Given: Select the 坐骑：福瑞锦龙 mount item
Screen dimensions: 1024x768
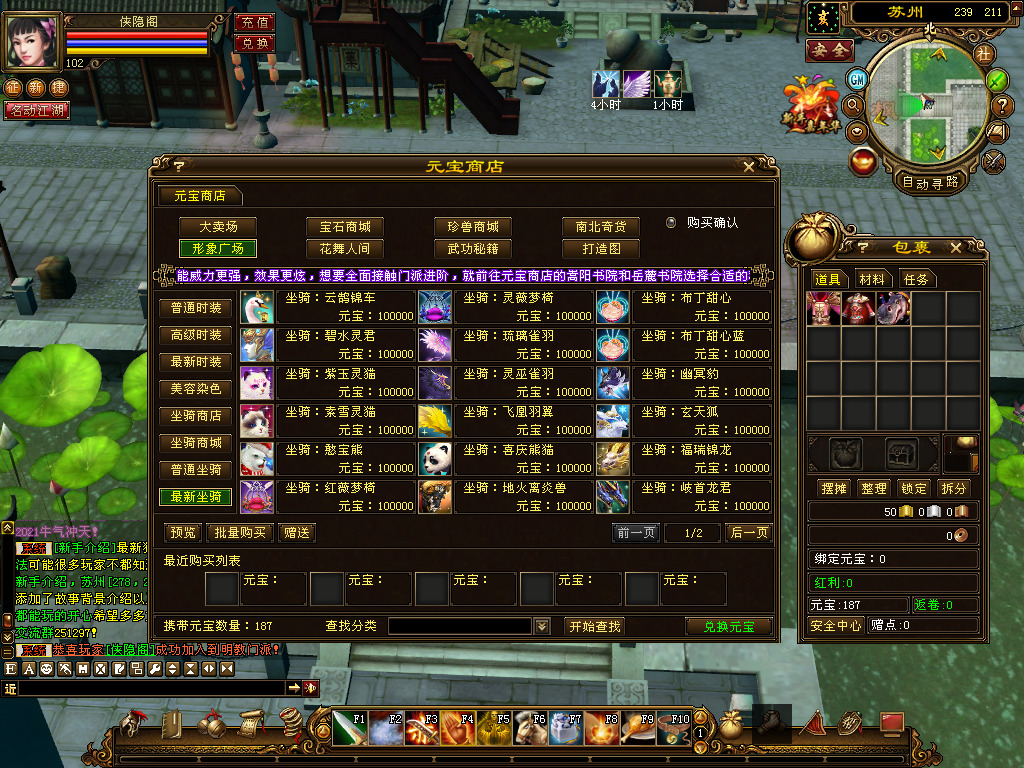Looking at the screenshot, I should 685,458.
